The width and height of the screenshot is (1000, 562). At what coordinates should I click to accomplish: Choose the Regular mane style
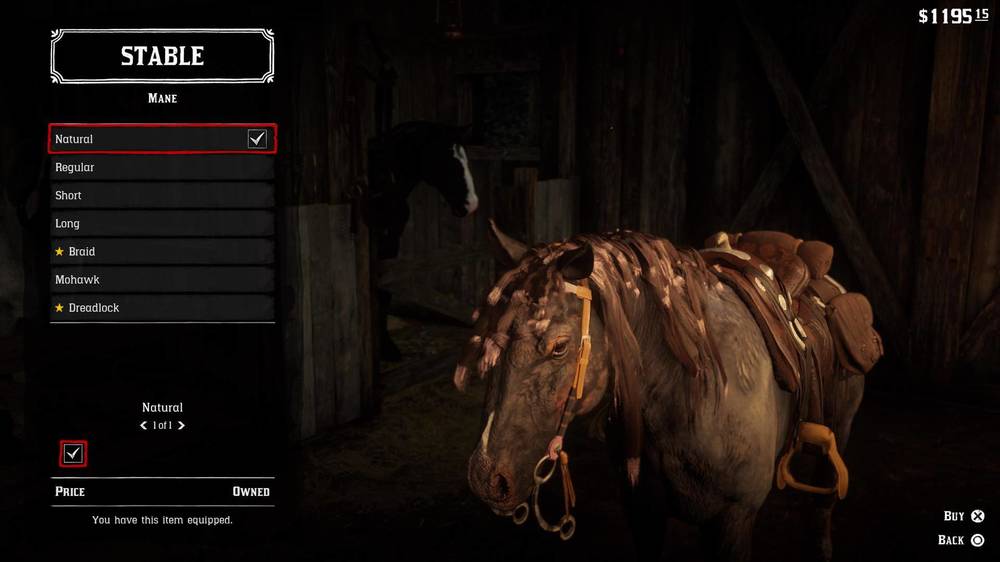point(162,167)
